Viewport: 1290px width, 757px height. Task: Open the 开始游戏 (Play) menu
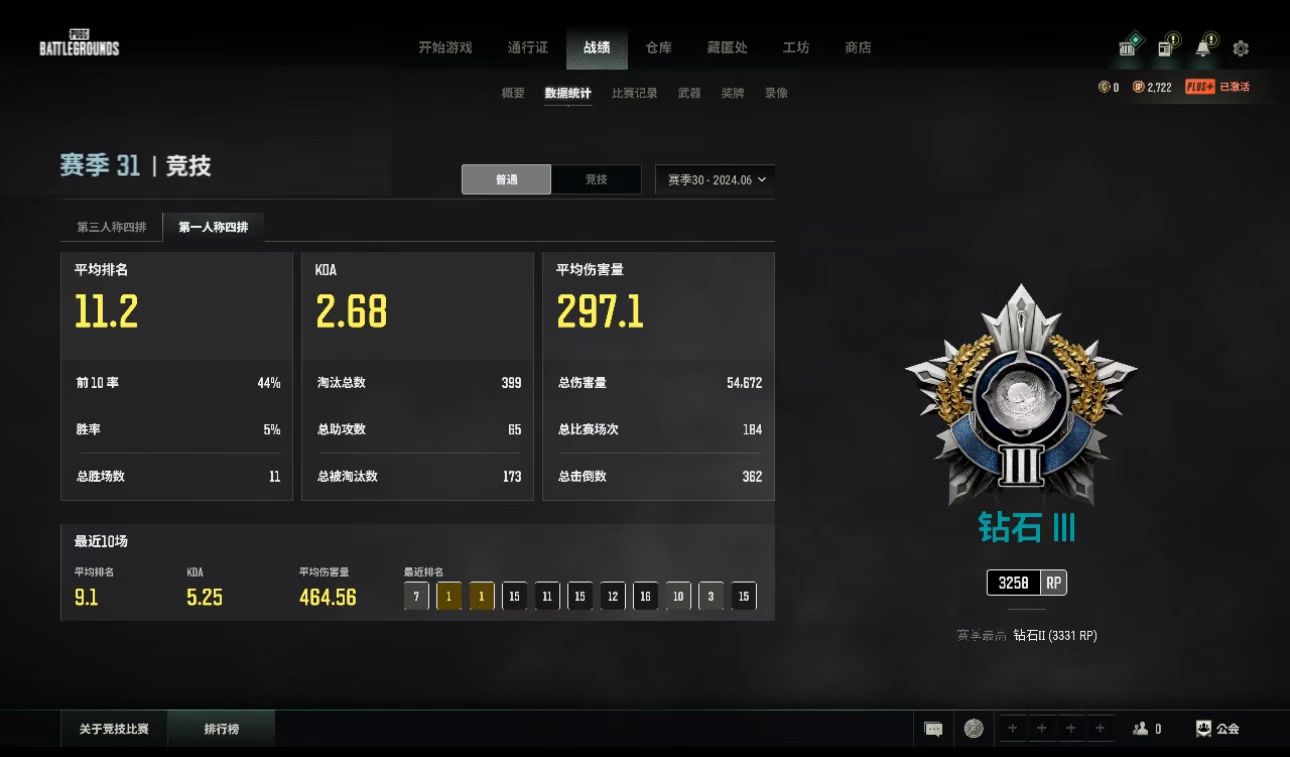pos(445,47)
